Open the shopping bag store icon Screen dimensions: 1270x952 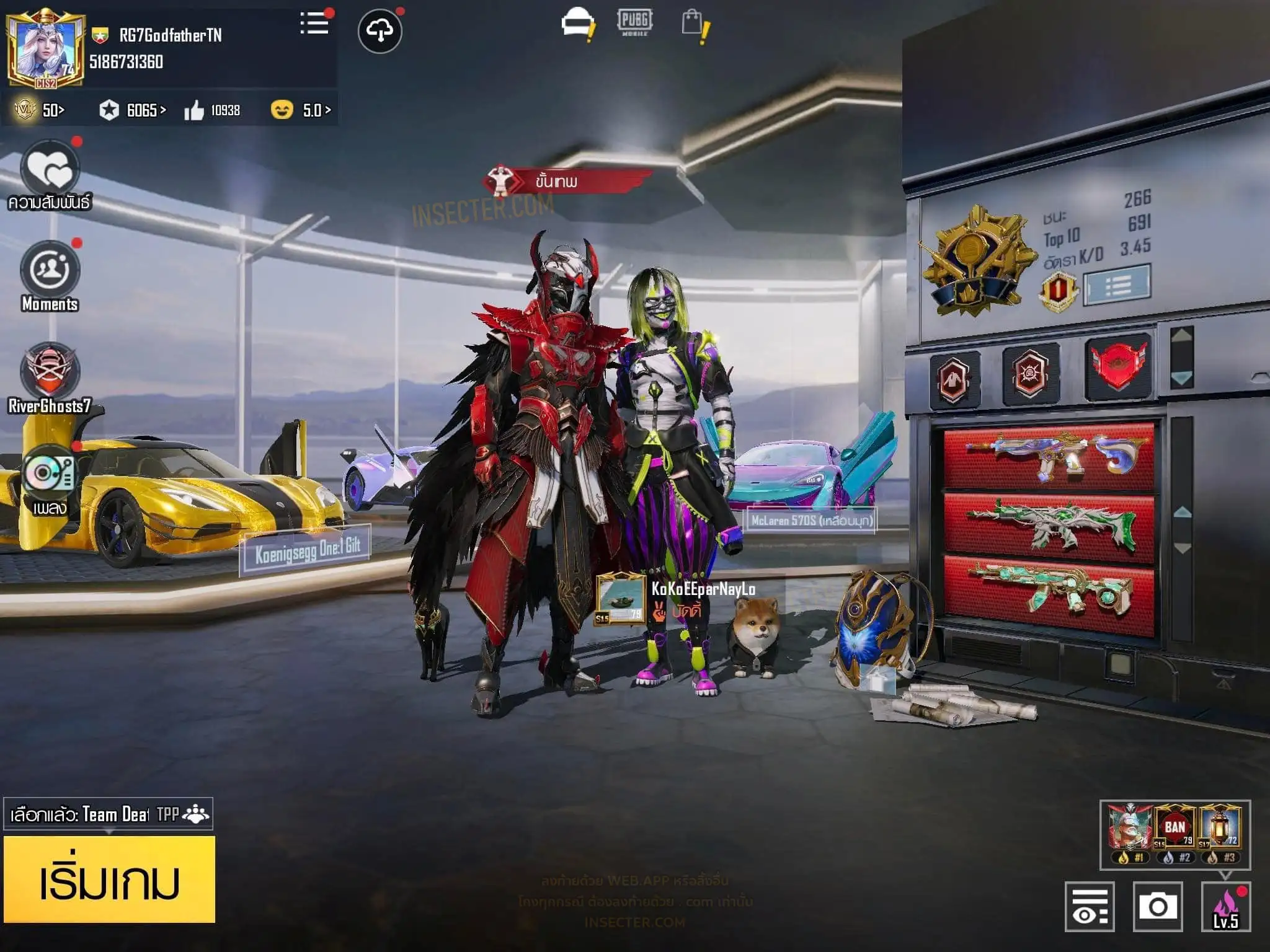pyautogui.click(x=694, y=25)
